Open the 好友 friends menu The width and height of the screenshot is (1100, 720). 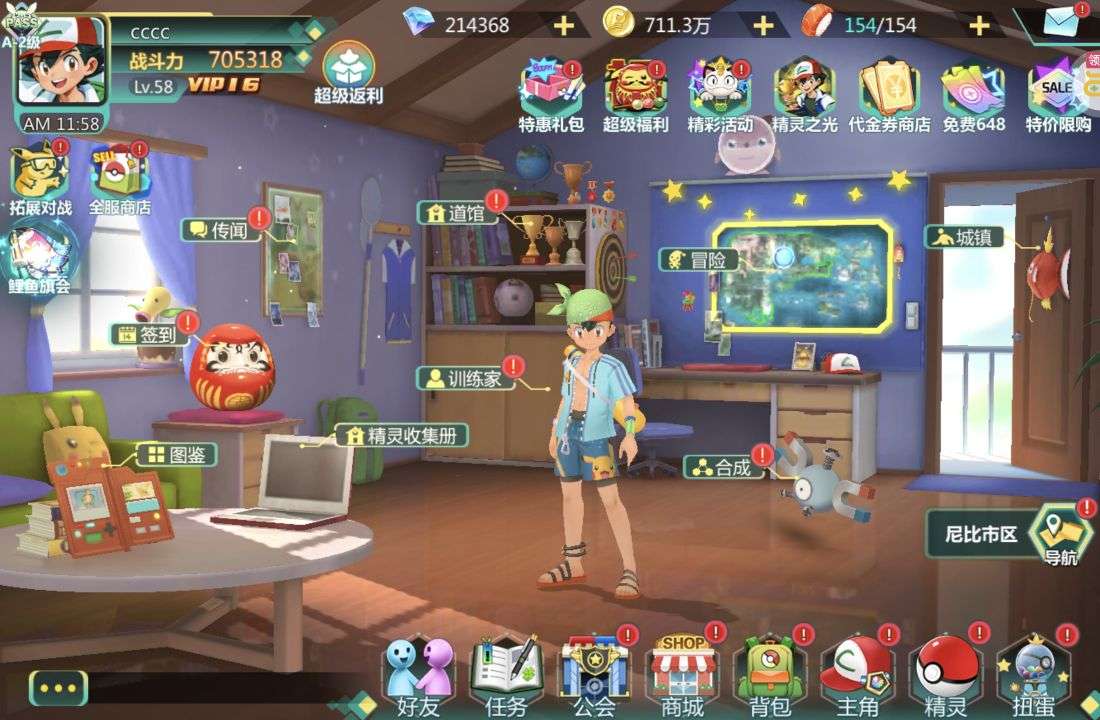tap(419, 677)
